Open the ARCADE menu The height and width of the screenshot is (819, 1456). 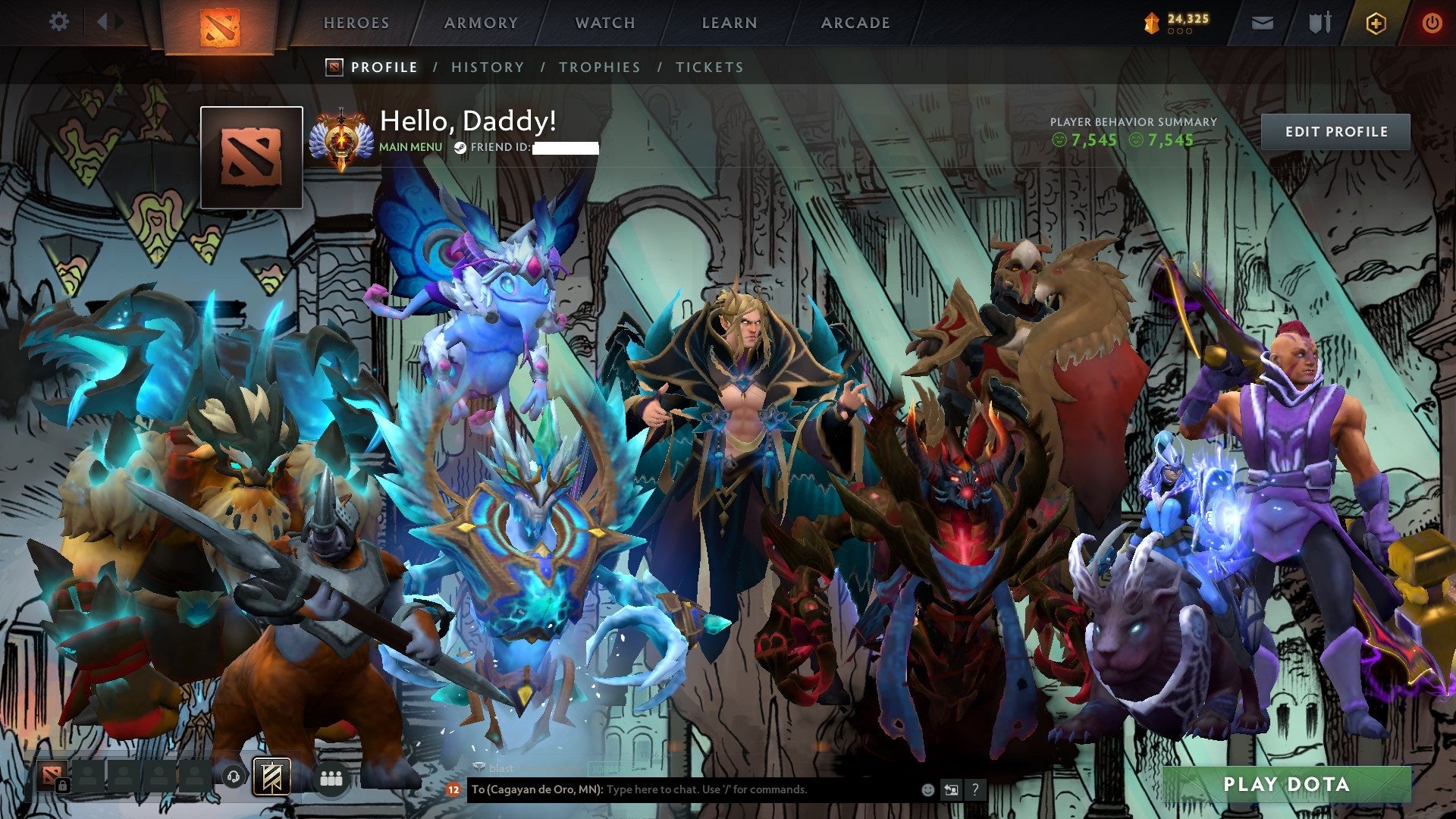(855, 23)
